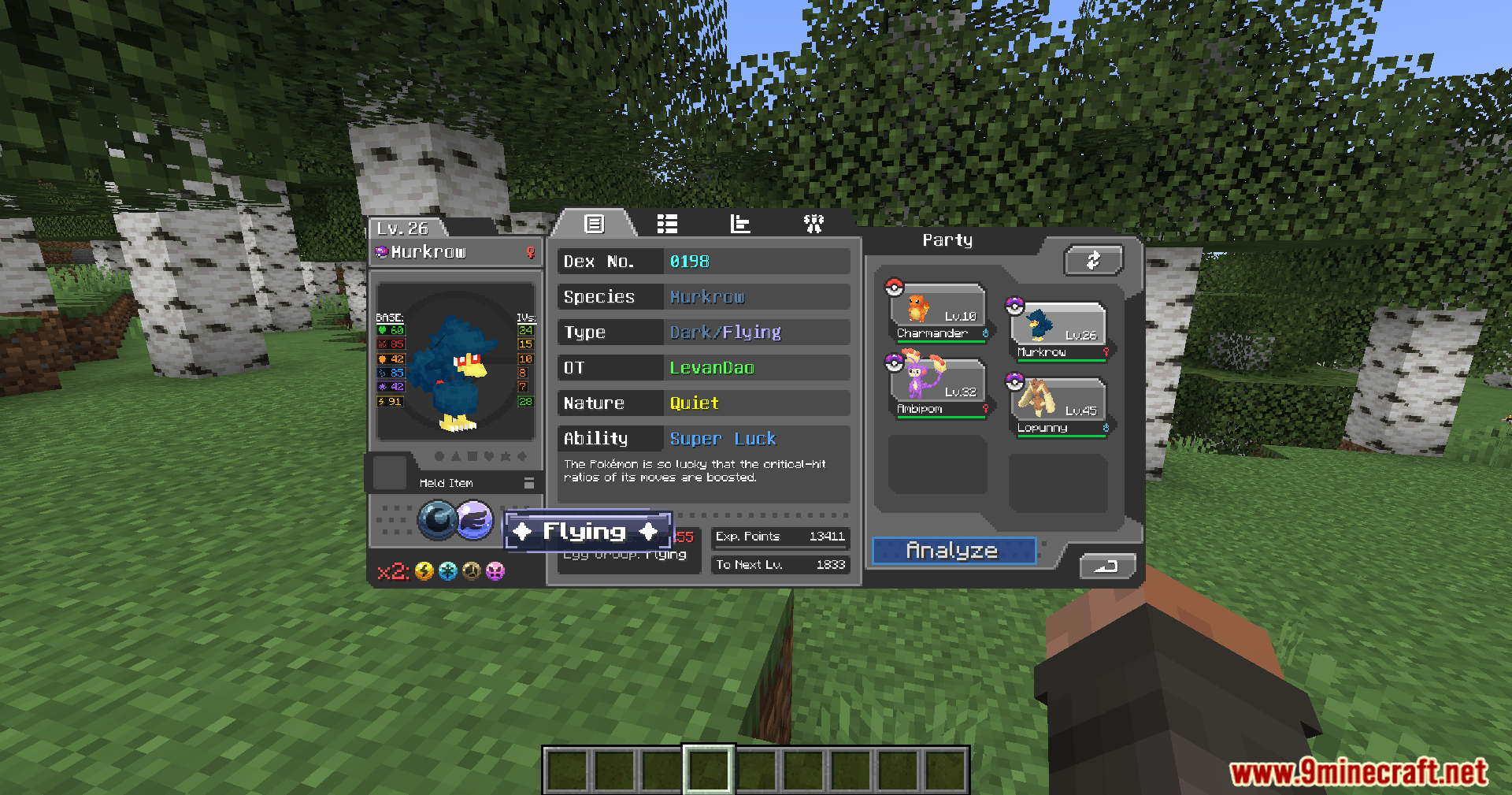Click the party swap arrows button
This screenshot has width=1512, height=795.
pyautogui.click(x=1093, y=261)
